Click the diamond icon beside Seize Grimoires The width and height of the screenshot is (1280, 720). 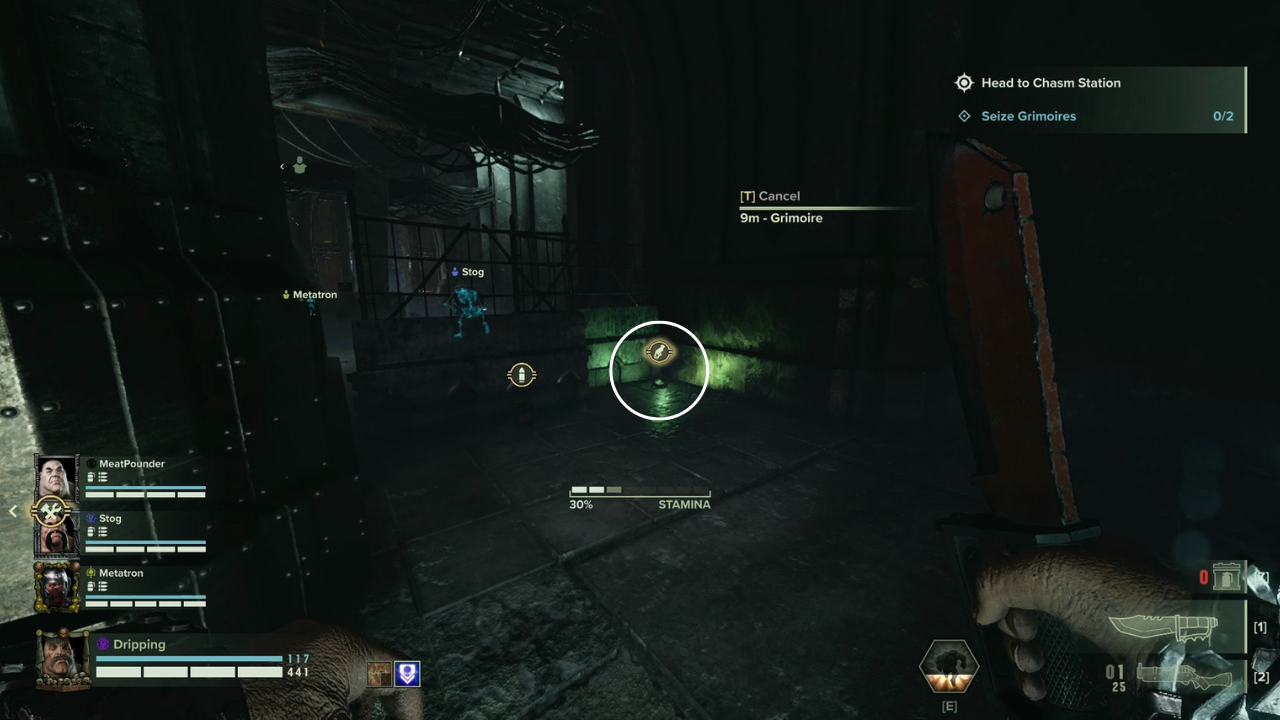pyautogui.click(x=964, y=116)
